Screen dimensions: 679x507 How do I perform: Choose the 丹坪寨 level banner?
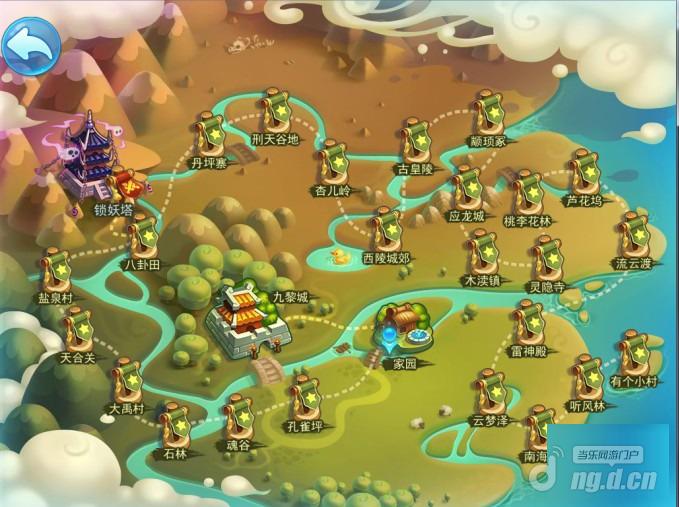[211, 133]
